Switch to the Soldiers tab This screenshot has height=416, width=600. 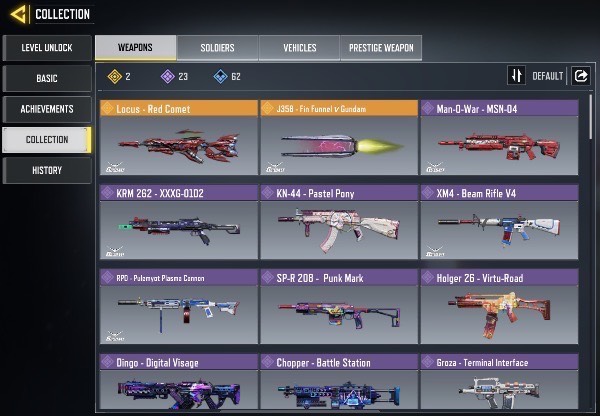coord(217,47)
